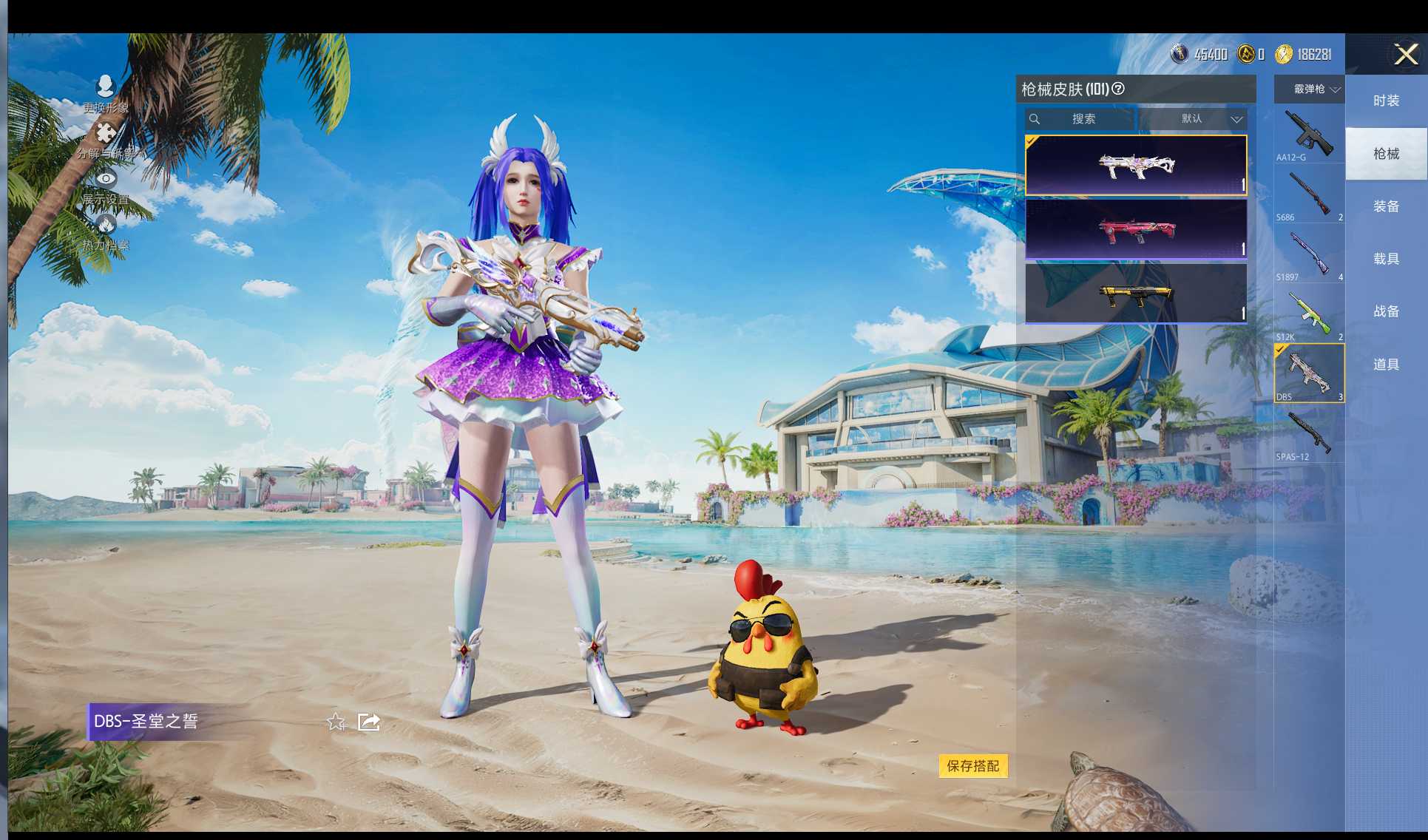
Task: Choose the 道具 items tab
Action: (x=1386, y=365)
